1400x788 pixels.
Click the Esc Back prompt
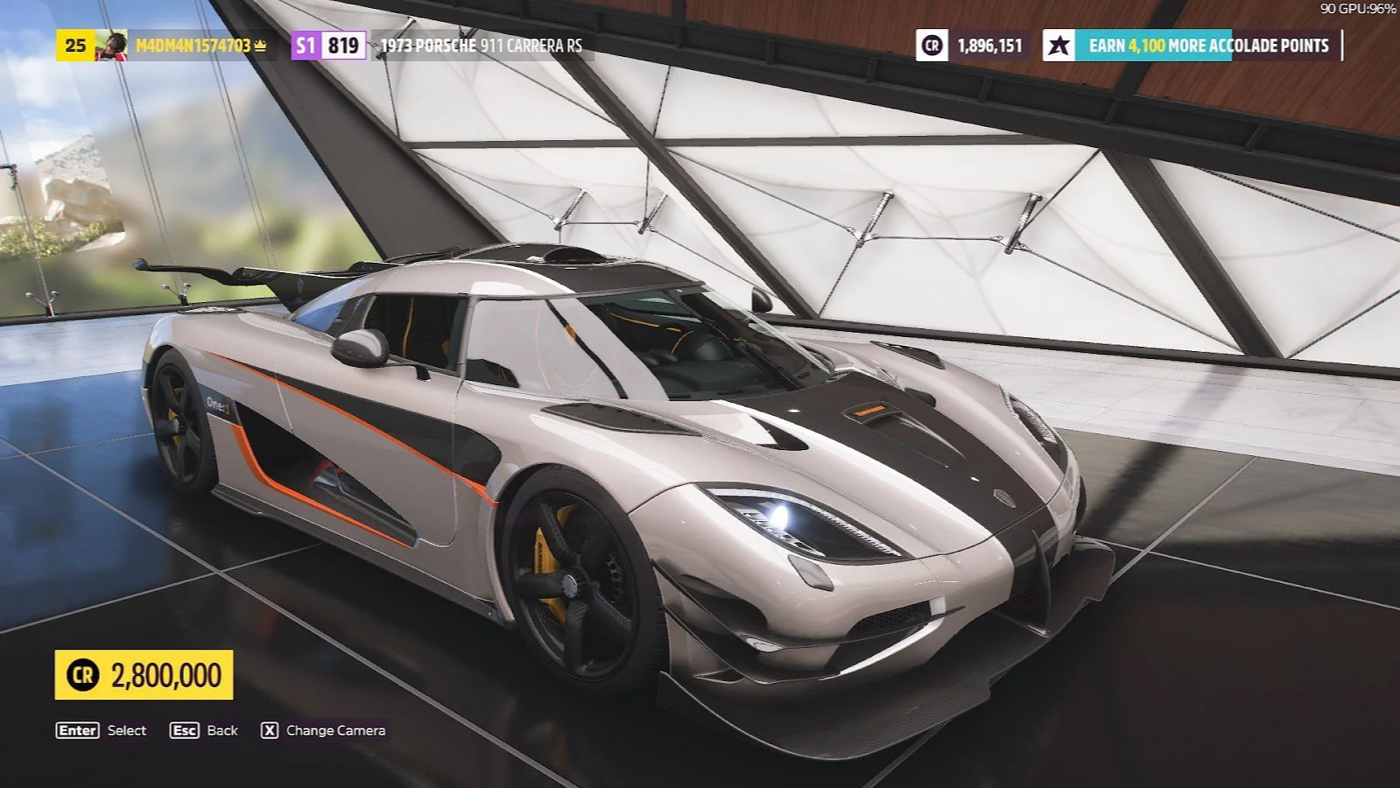pyautogui.click(x=205, y=730)
